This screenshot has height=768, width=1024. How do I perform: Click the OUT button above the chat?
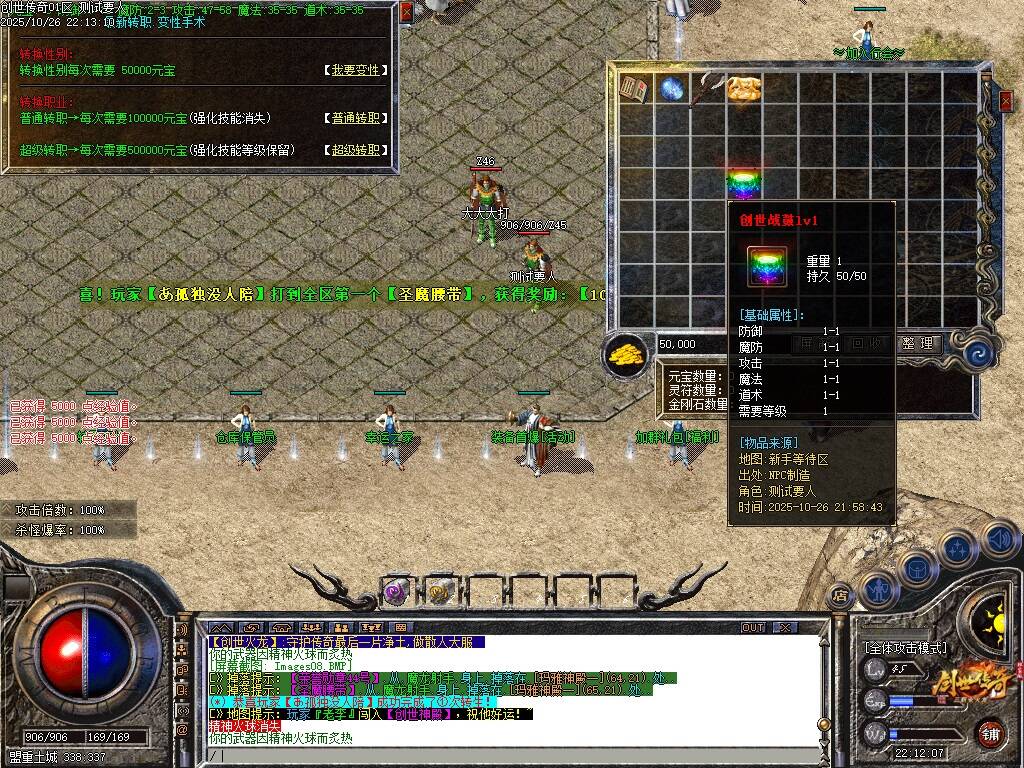point(752,627)
